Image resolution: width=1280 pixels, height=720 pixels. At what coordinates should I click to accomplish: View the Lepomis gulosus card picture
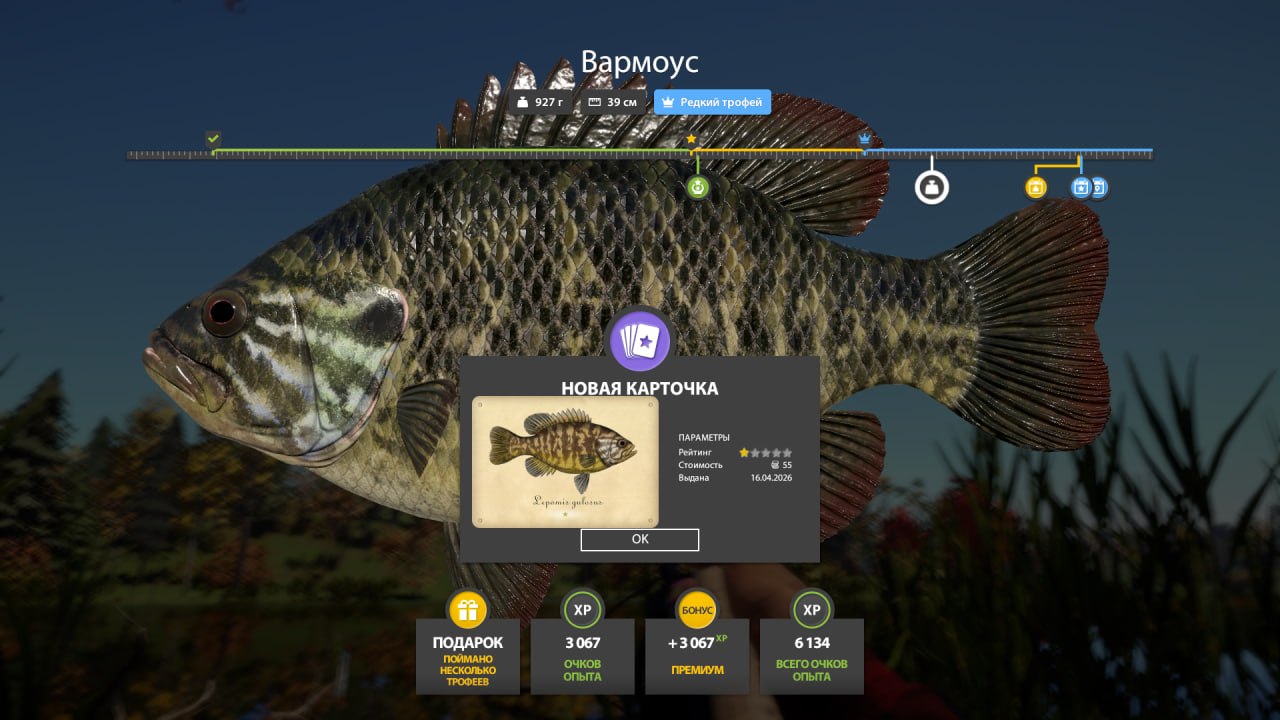point(565,461)
